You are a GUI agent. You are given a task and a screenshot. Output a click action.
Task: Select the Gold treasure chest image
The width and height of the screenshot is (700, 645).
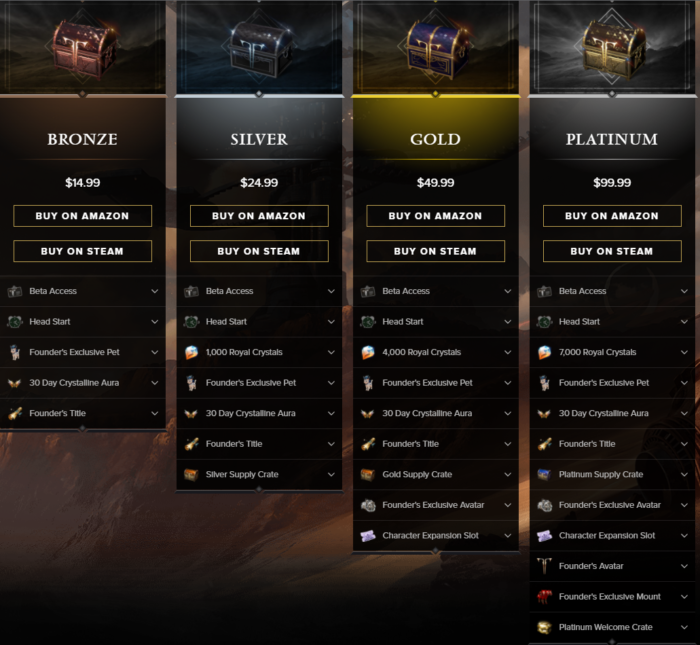[x=435, y=47]
